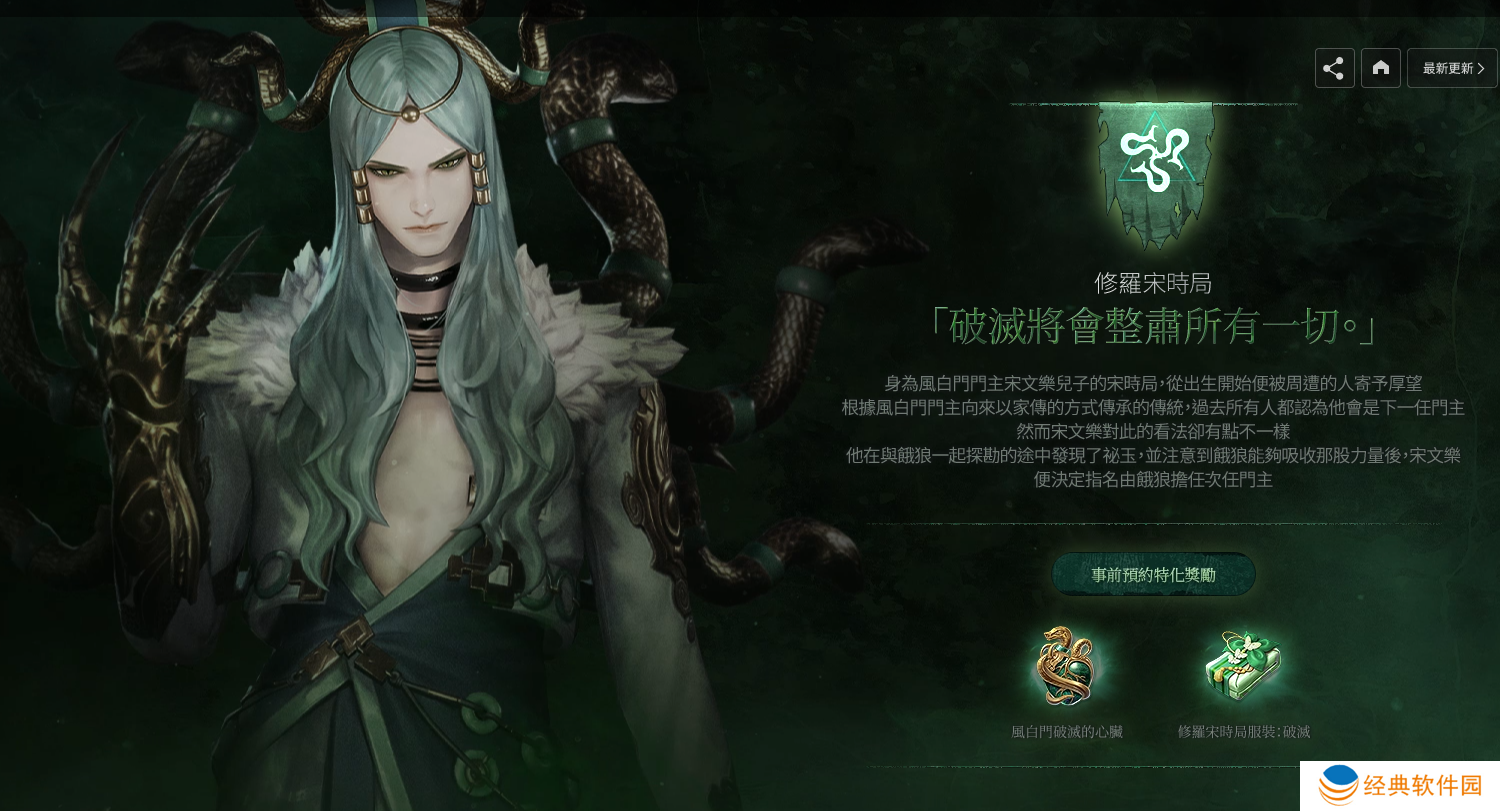1500x811 pixels.
Task: Click the share icon button
Action: click(1334, 68)
